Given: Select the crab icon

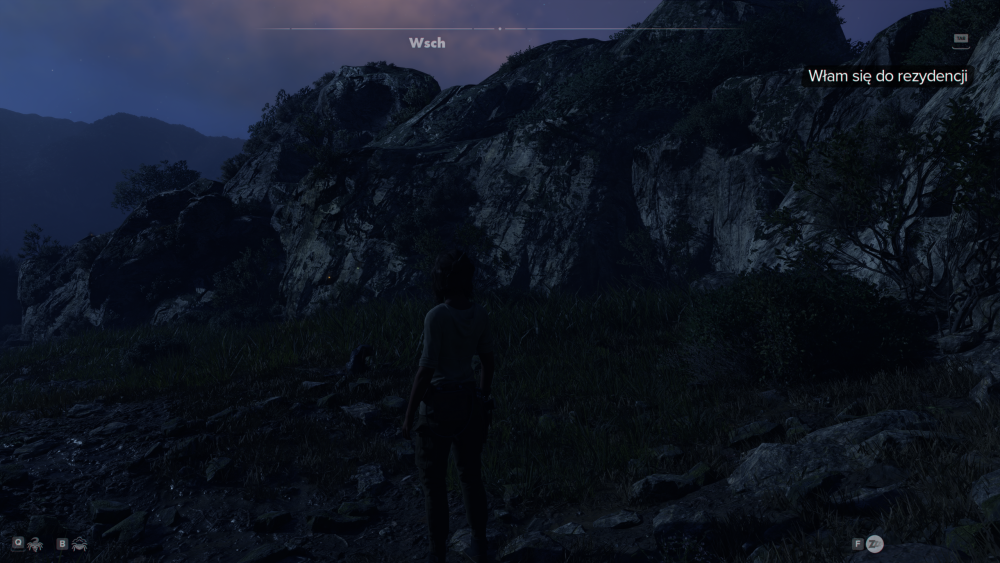Looking at the screenshot, I should (78, 544).
